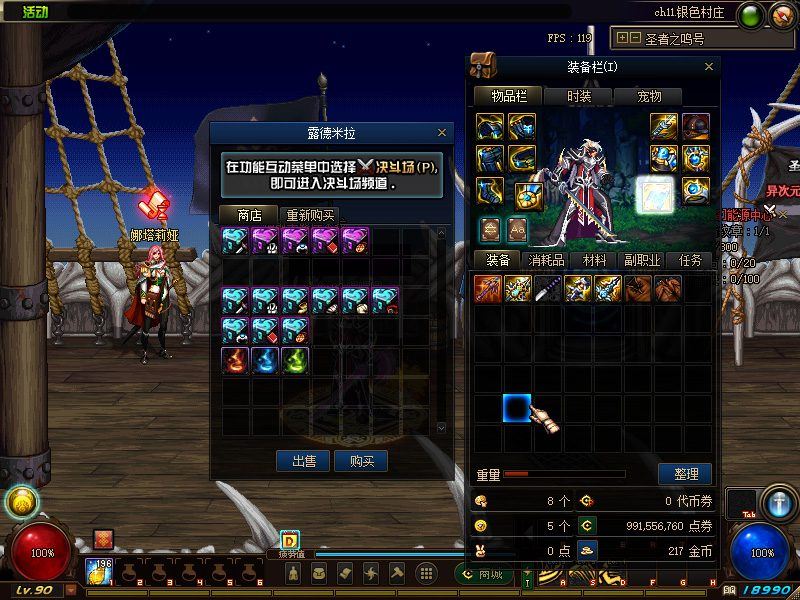Click the green orb button beside channel name
800x600 pixels.
(752, 14)
